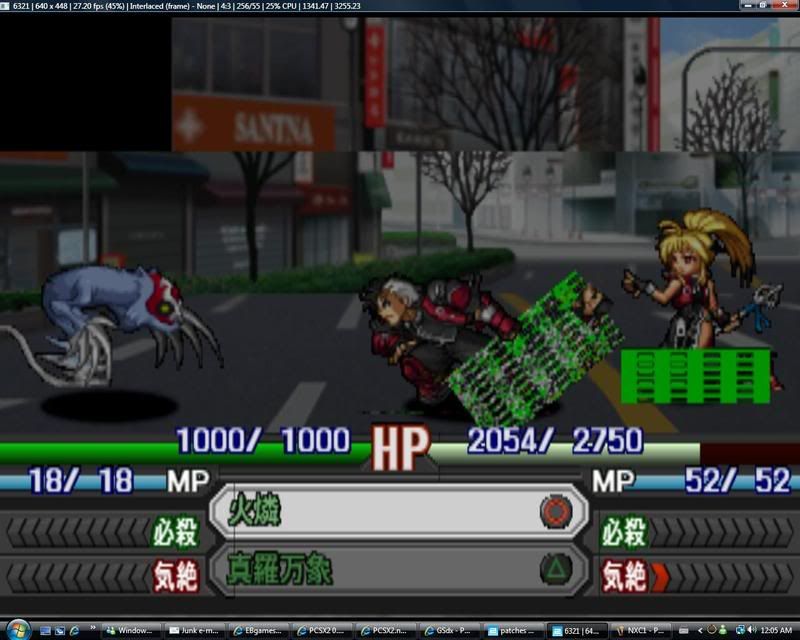This screenshot has height=640, width=800.
Task: Select the 火燐 attack option
Action: [397, 513]
